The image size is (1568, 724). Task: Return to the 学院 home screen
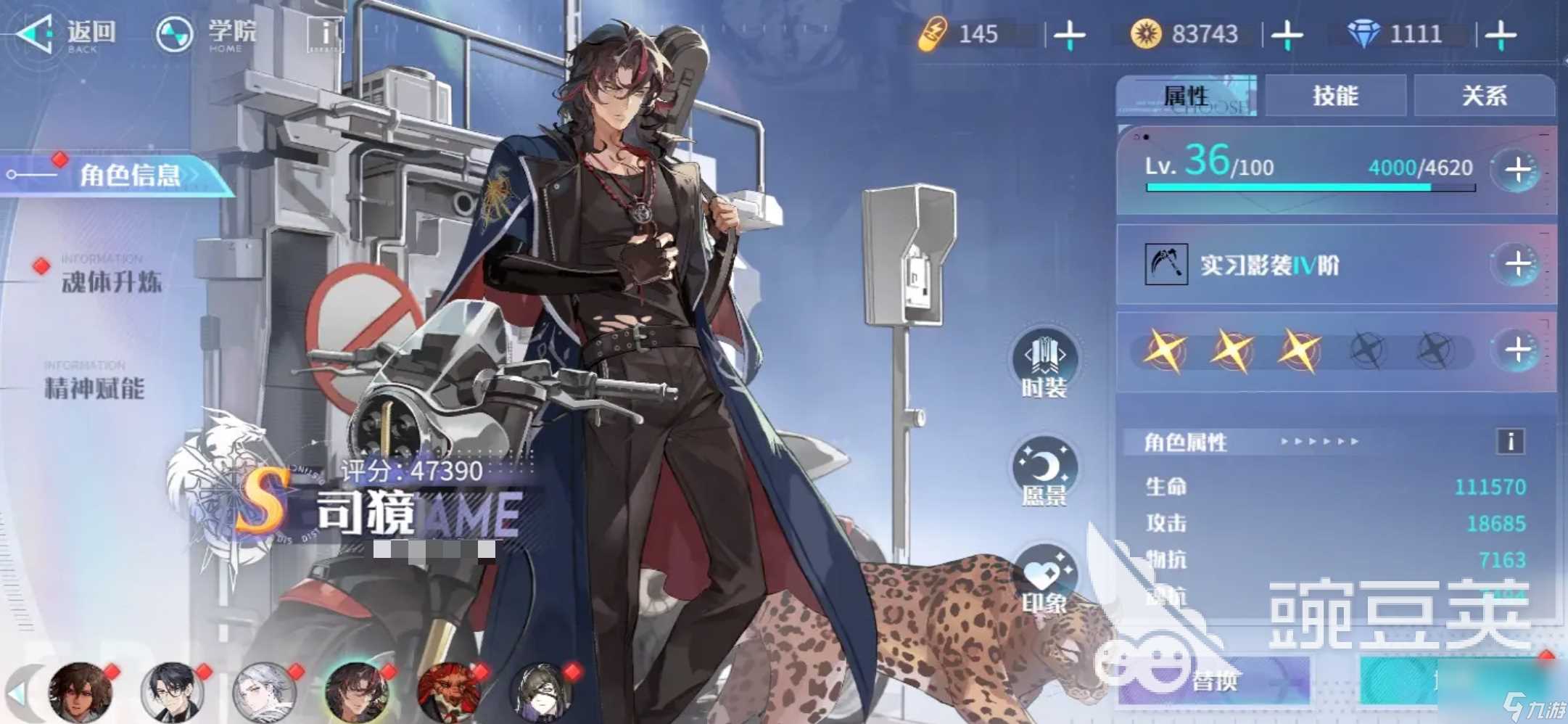207,34
